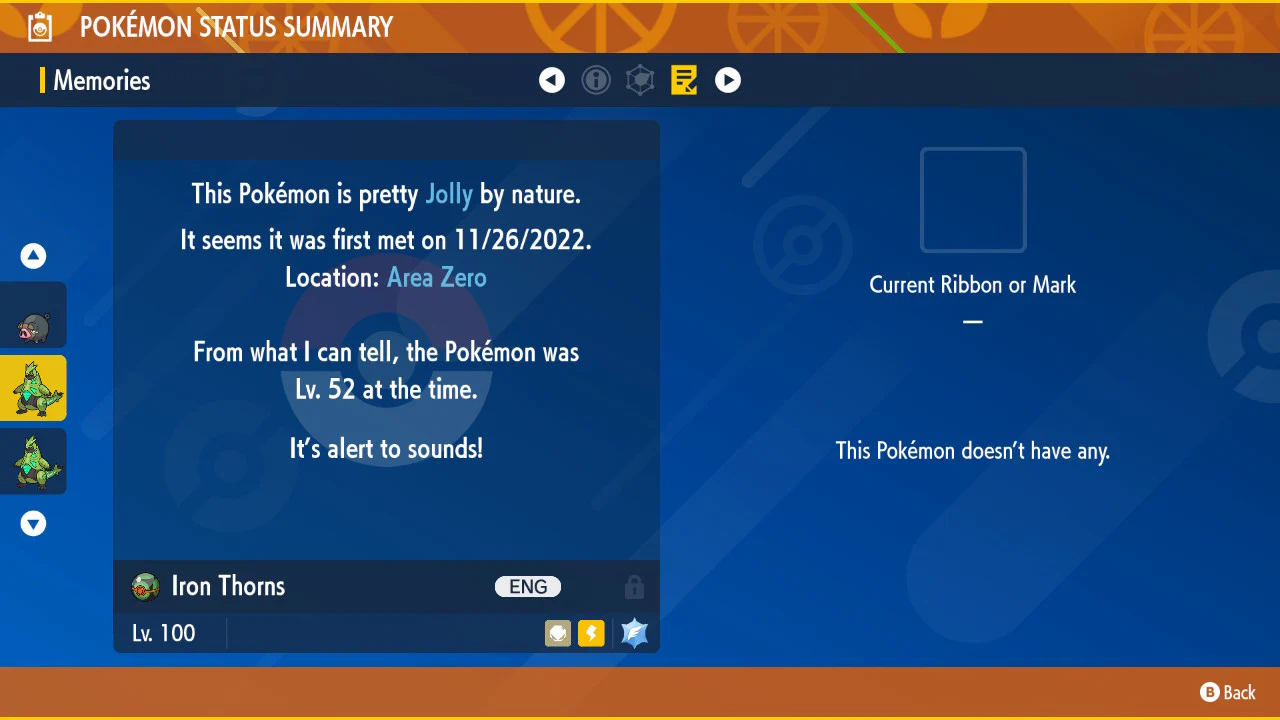Choose the Tyranitar thumbnail below Iron Thorns
Viewport: 1280px width, 720px height.
34,461
